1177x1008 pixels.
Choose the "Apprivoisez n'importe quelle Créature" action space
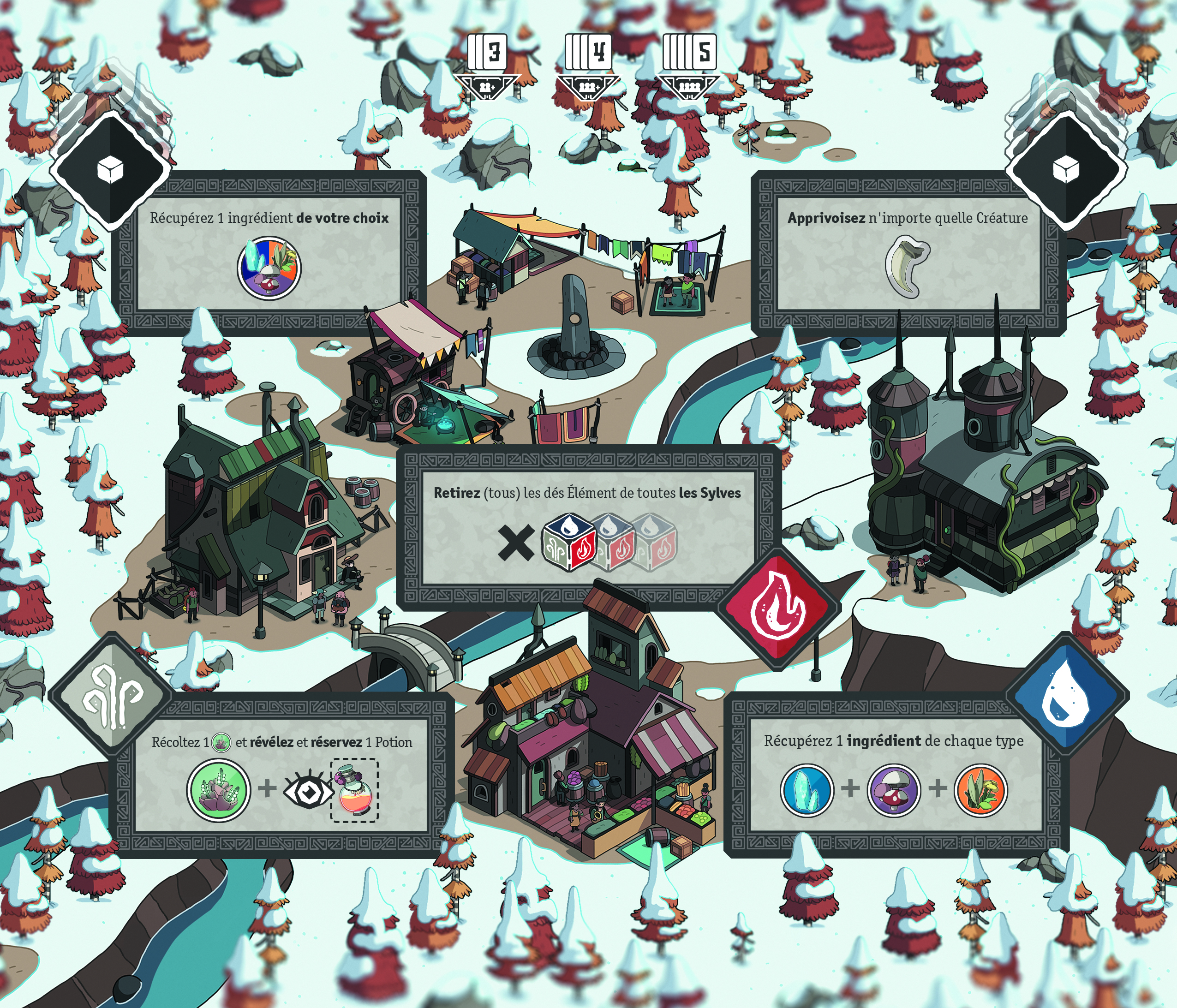(908, 253)
